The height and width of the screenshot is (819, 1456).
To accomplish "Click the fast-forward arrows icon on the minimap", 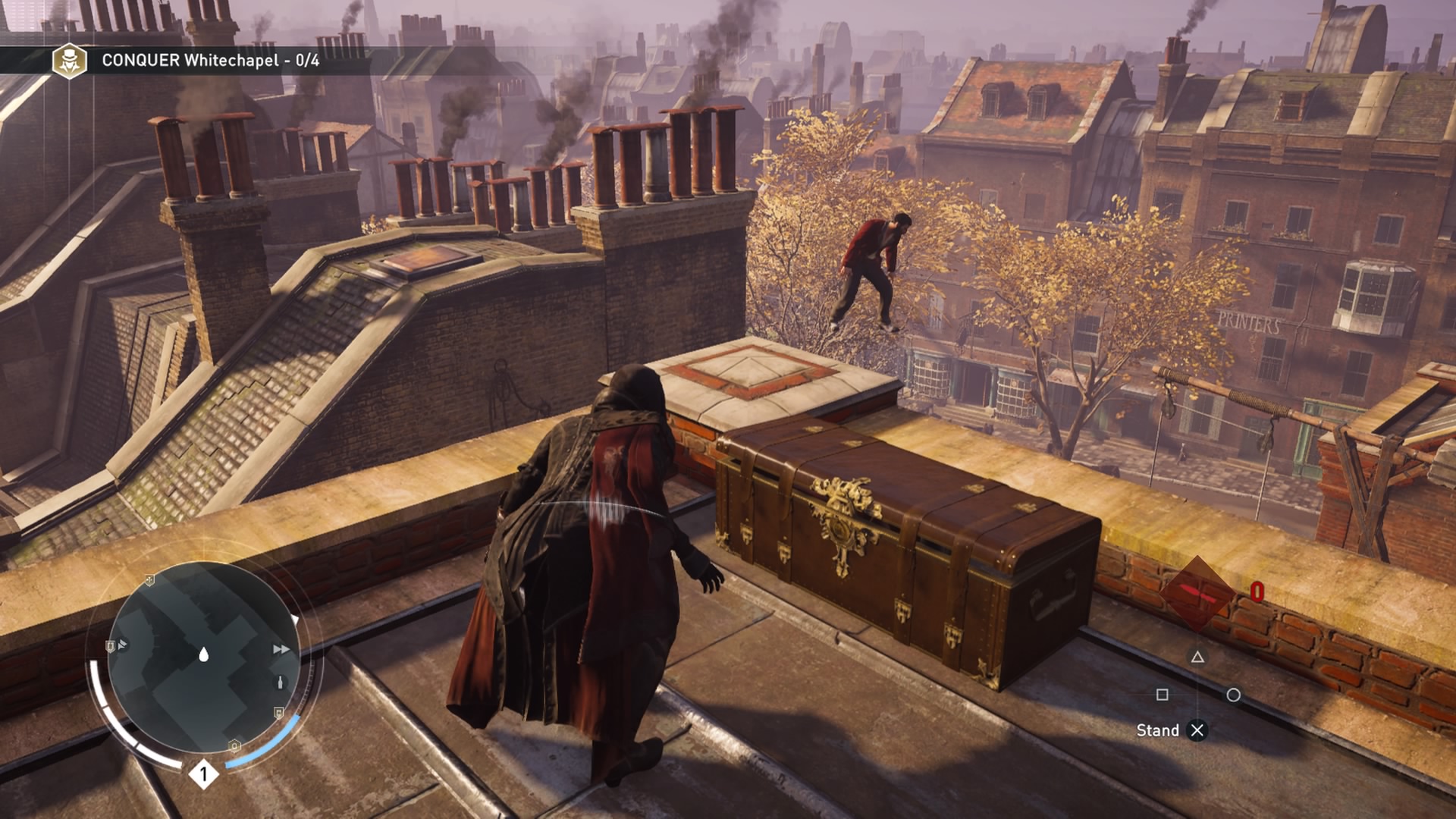I will click(280, 648).
